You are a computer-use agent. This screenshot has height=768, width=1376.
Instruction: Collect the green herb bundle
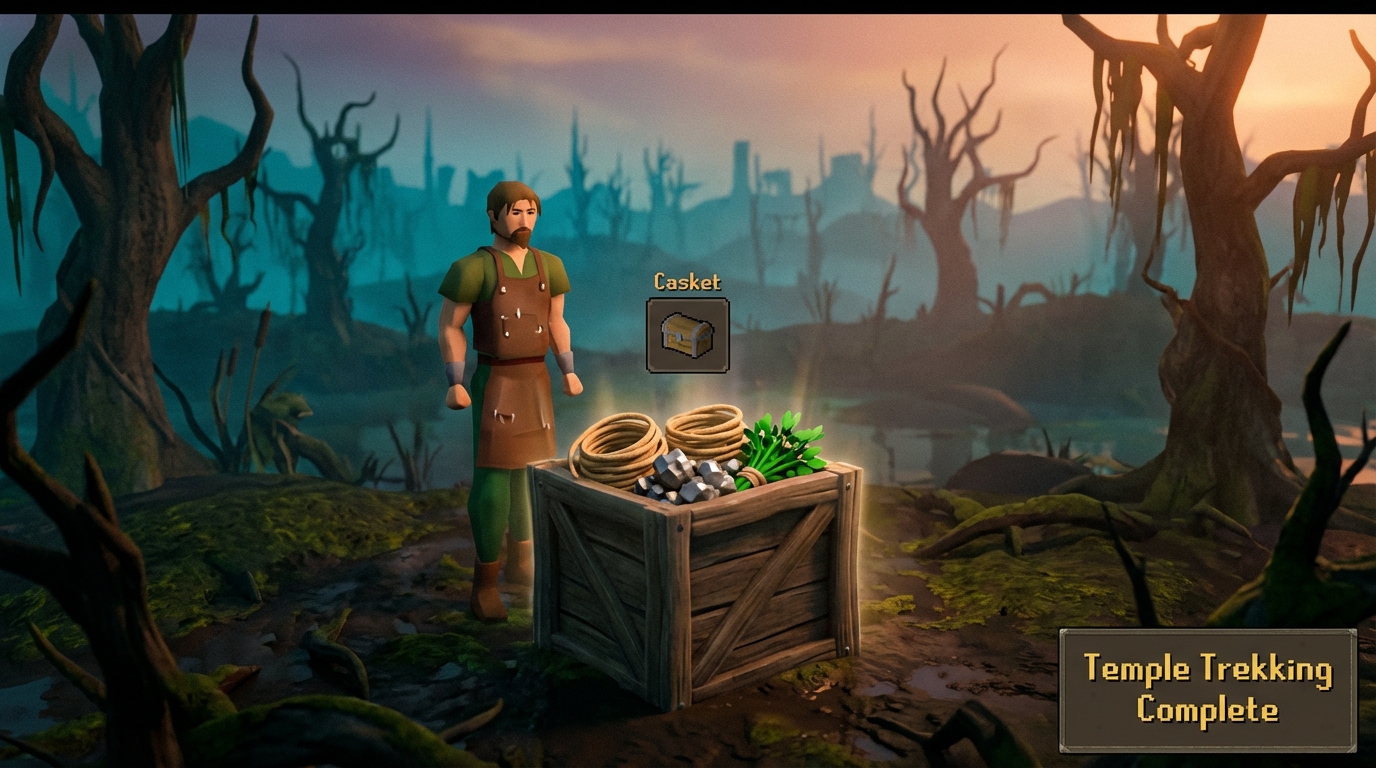pos(780,445)
